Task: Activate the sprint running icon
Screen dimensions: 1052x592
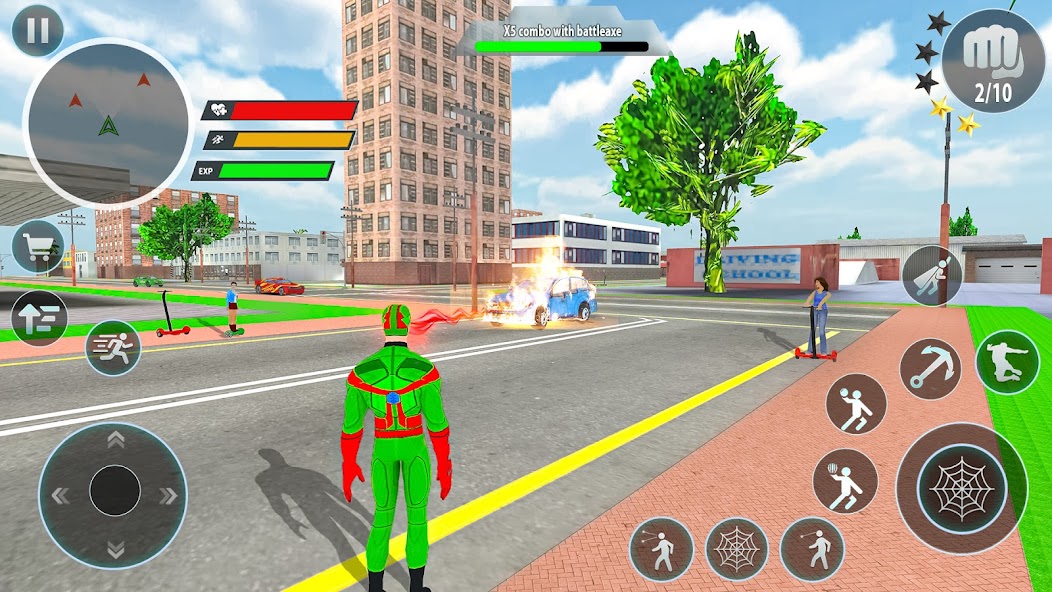Action: tap(112, 347)
